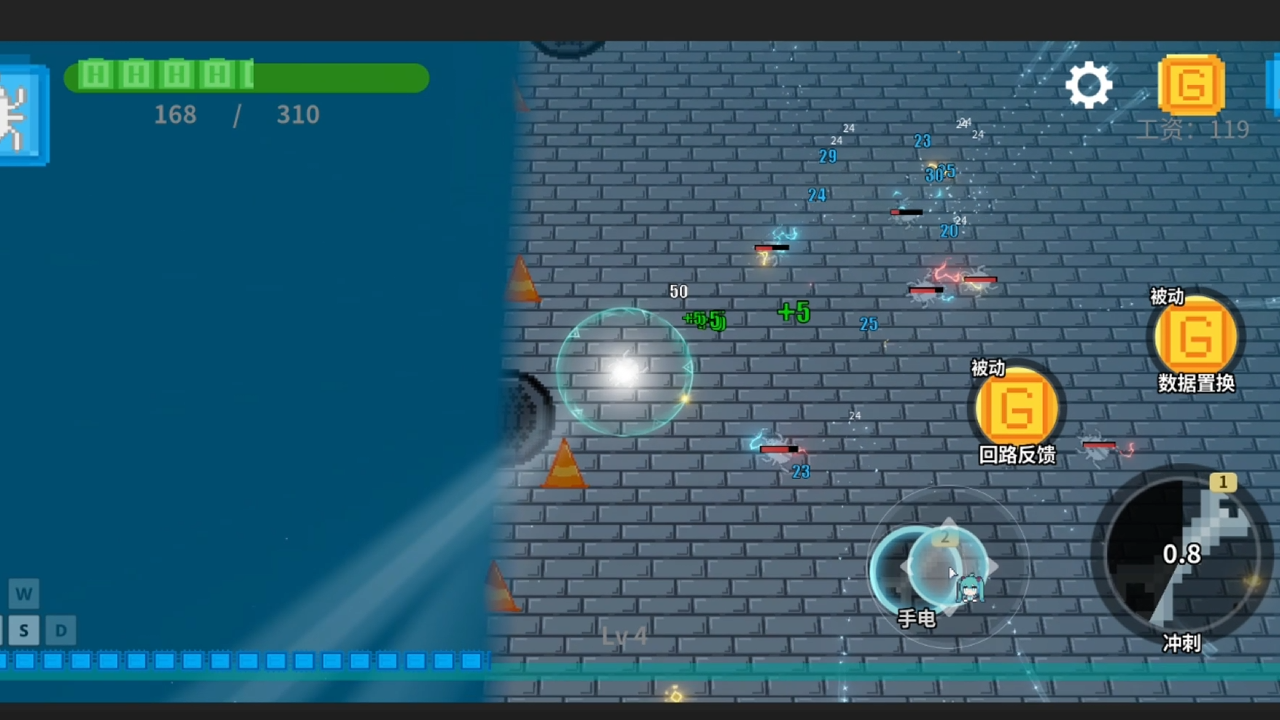Toggle the W movement key indicator
Viewport: 1280px width, 720px height.
tap(23, 594)
